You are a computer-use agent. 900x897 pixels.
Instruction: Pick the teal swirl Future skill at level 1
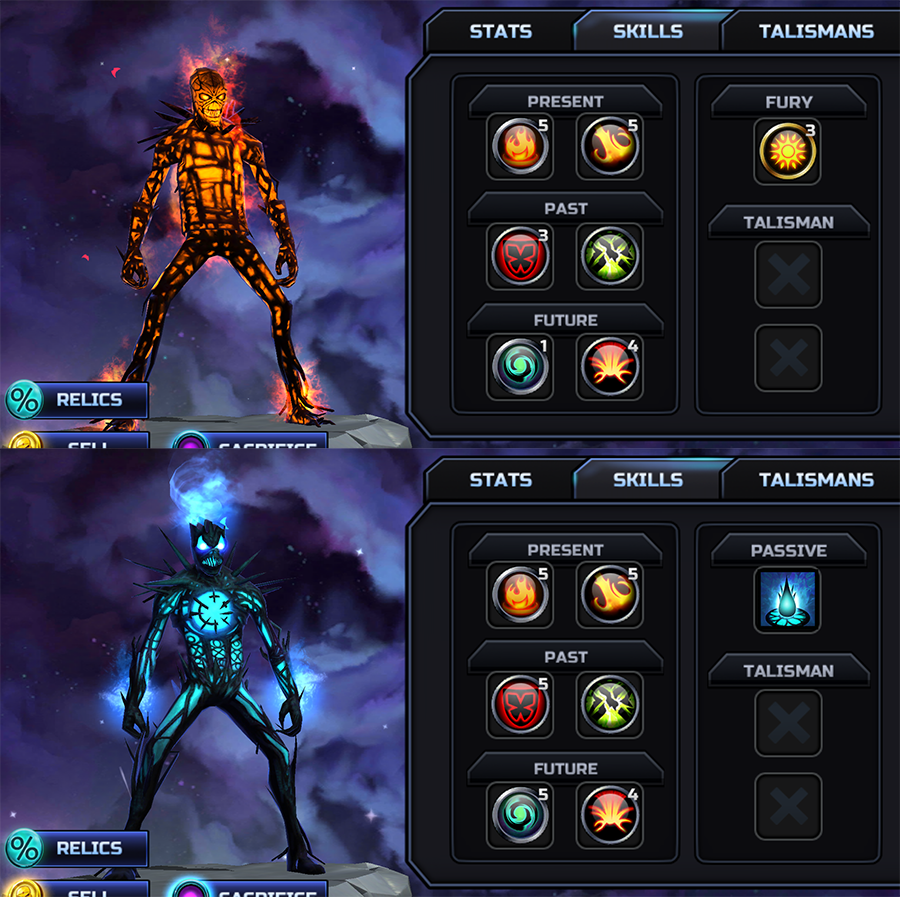point(518,368)
